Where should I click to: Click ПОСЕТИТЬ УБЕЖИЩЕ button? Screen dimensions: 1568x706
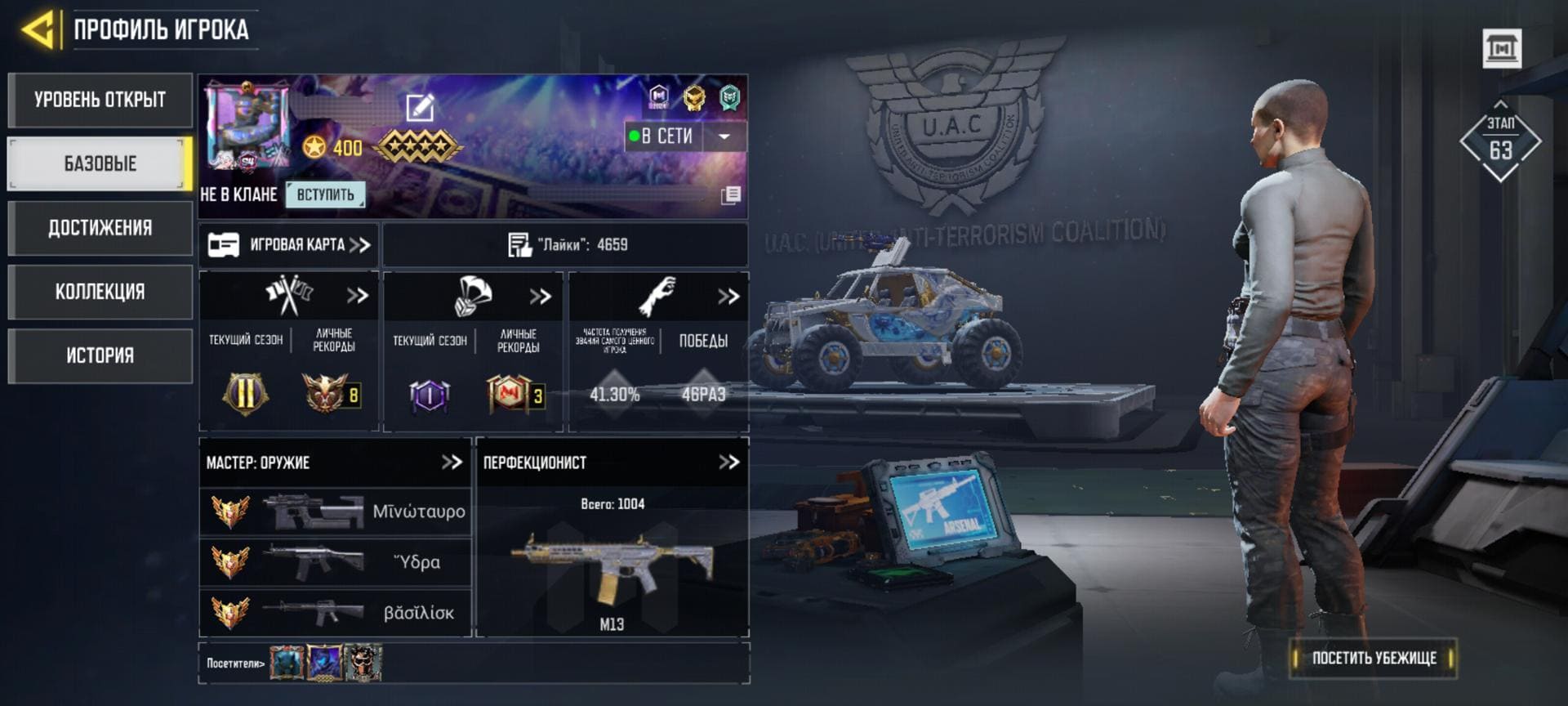(1374, 658)
